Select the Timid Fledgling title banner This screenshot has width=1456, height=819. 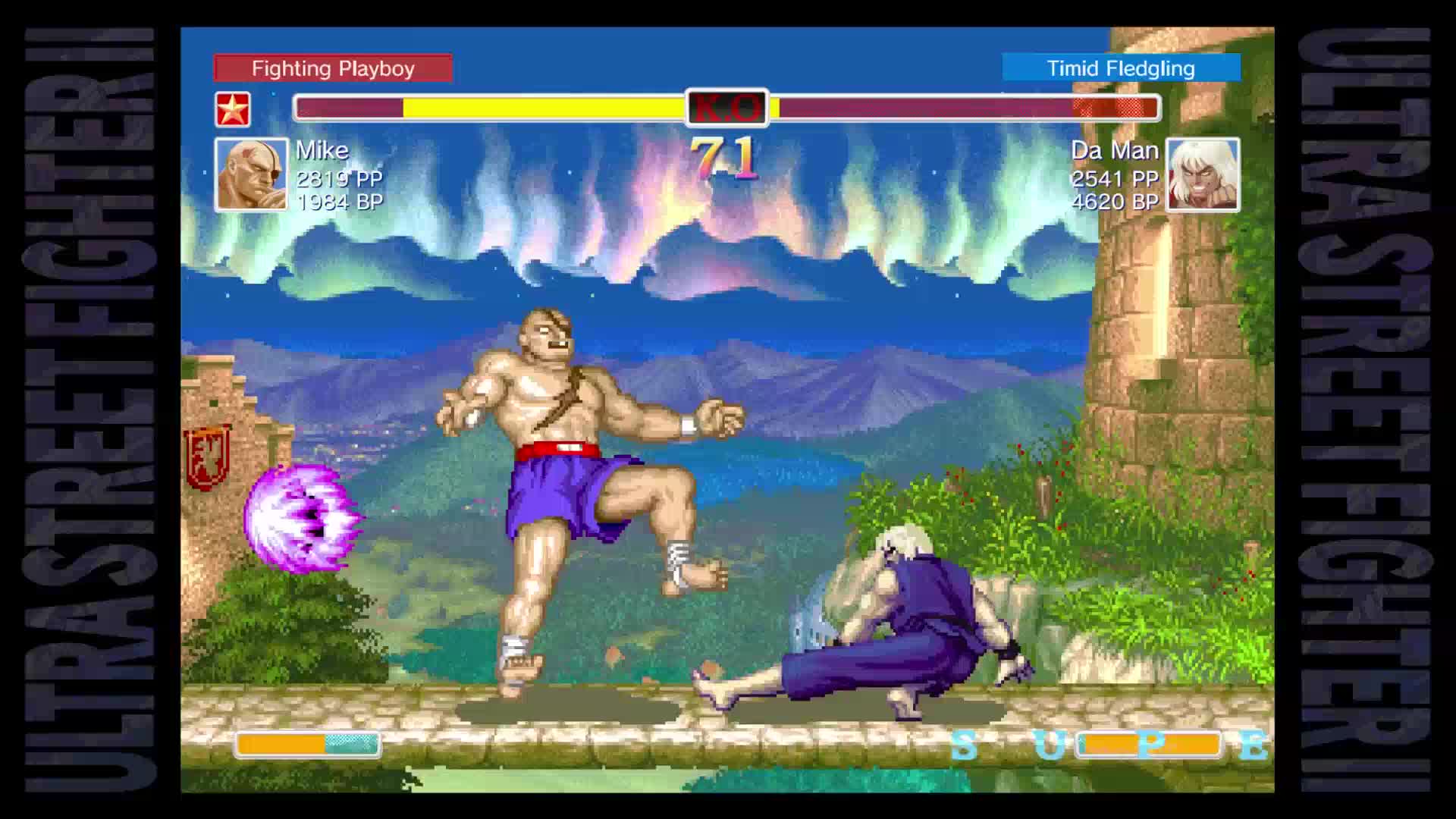click(x=1120, y=68)
